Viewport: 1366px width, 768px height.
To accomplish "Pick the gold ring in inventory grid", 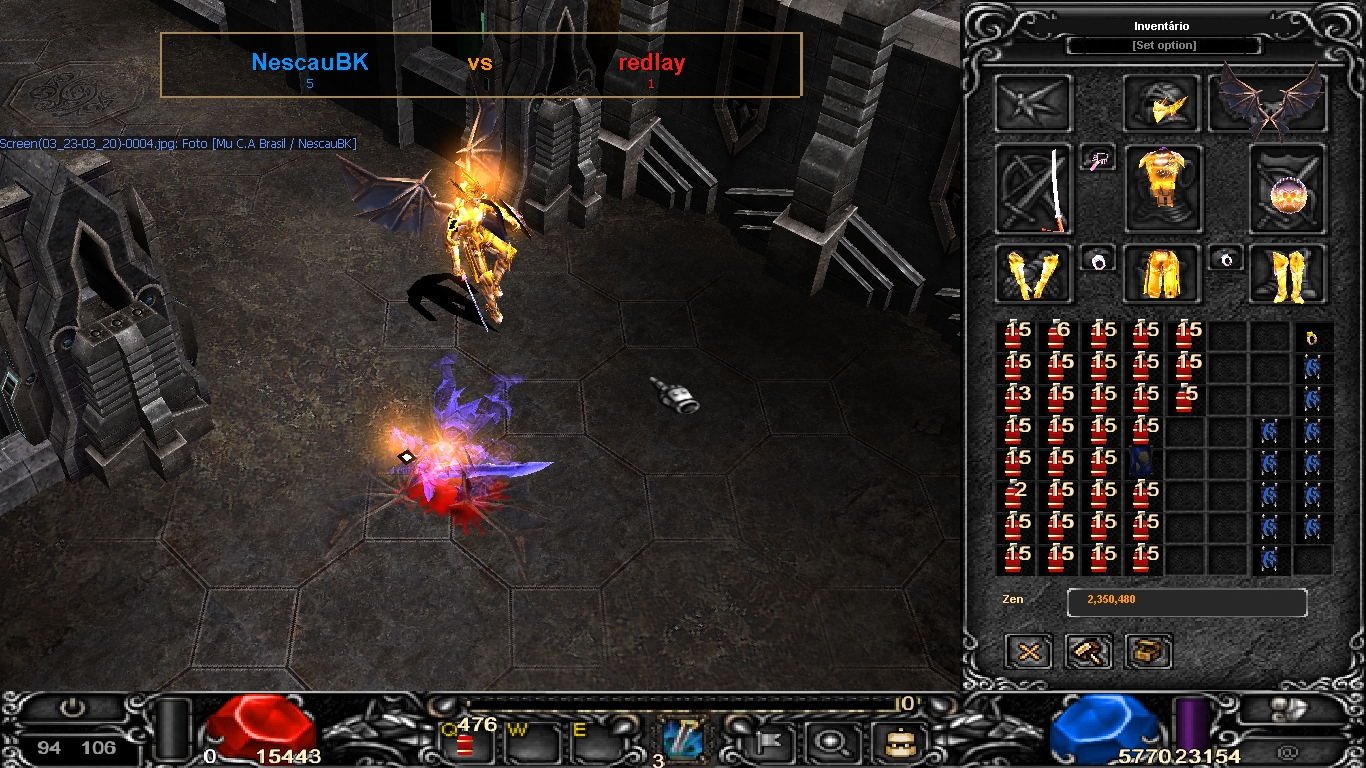I will click(x=1312, y=338).
